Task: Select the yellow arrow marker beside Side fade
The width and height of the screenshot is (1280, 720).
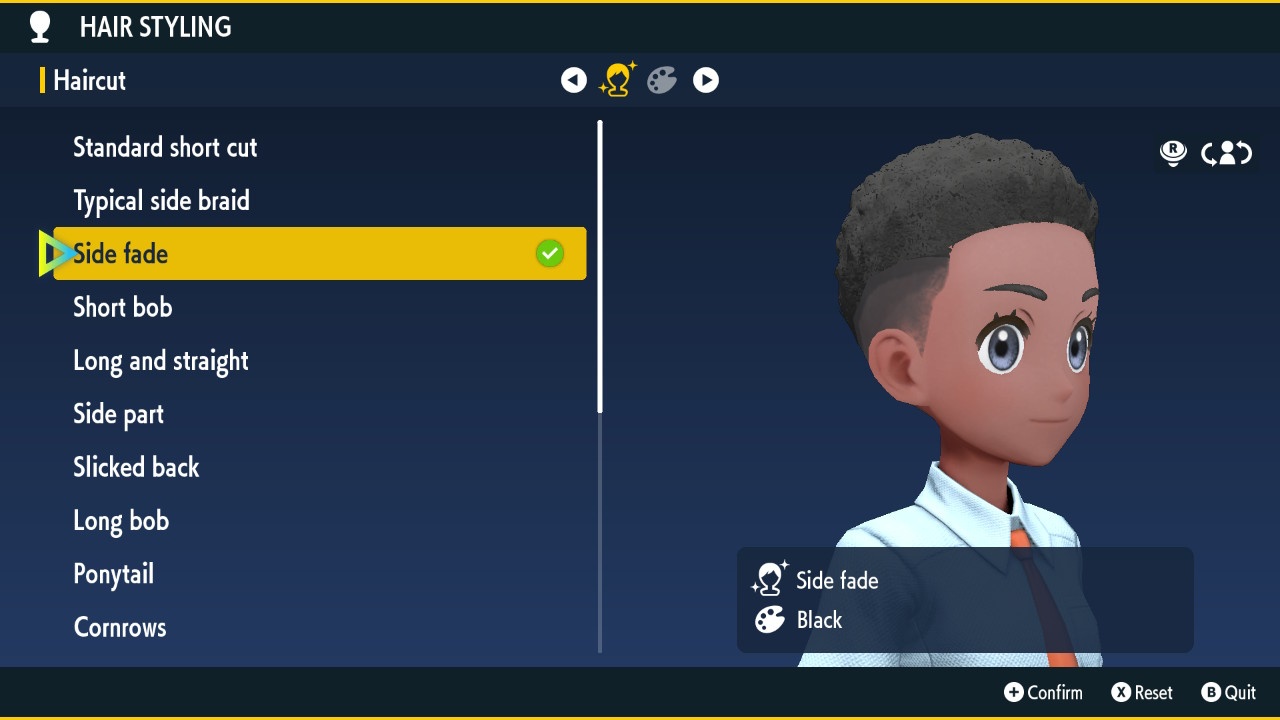Action: click(x=55, y=253)
